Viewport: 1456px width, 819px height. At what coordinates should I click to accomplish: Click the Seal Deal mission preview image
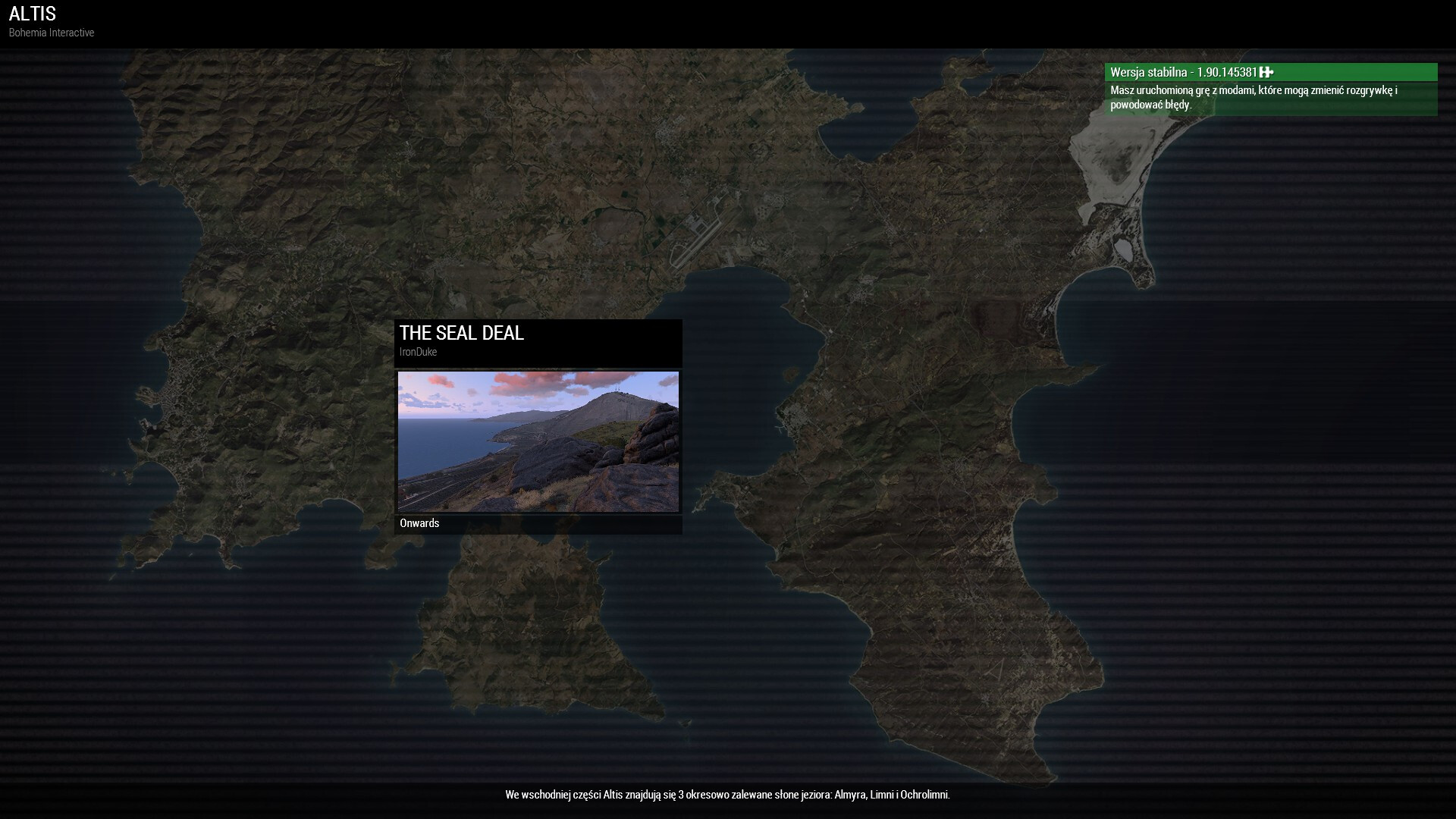coord(538,441)
